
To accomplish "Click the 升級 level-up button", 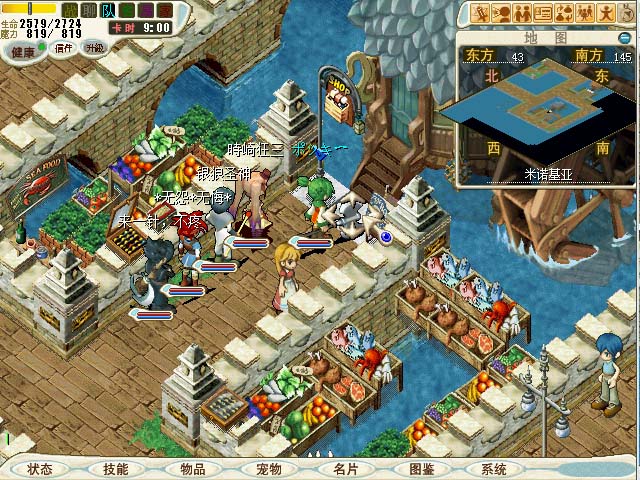I will pyautogui.click(x=94, y=48).
